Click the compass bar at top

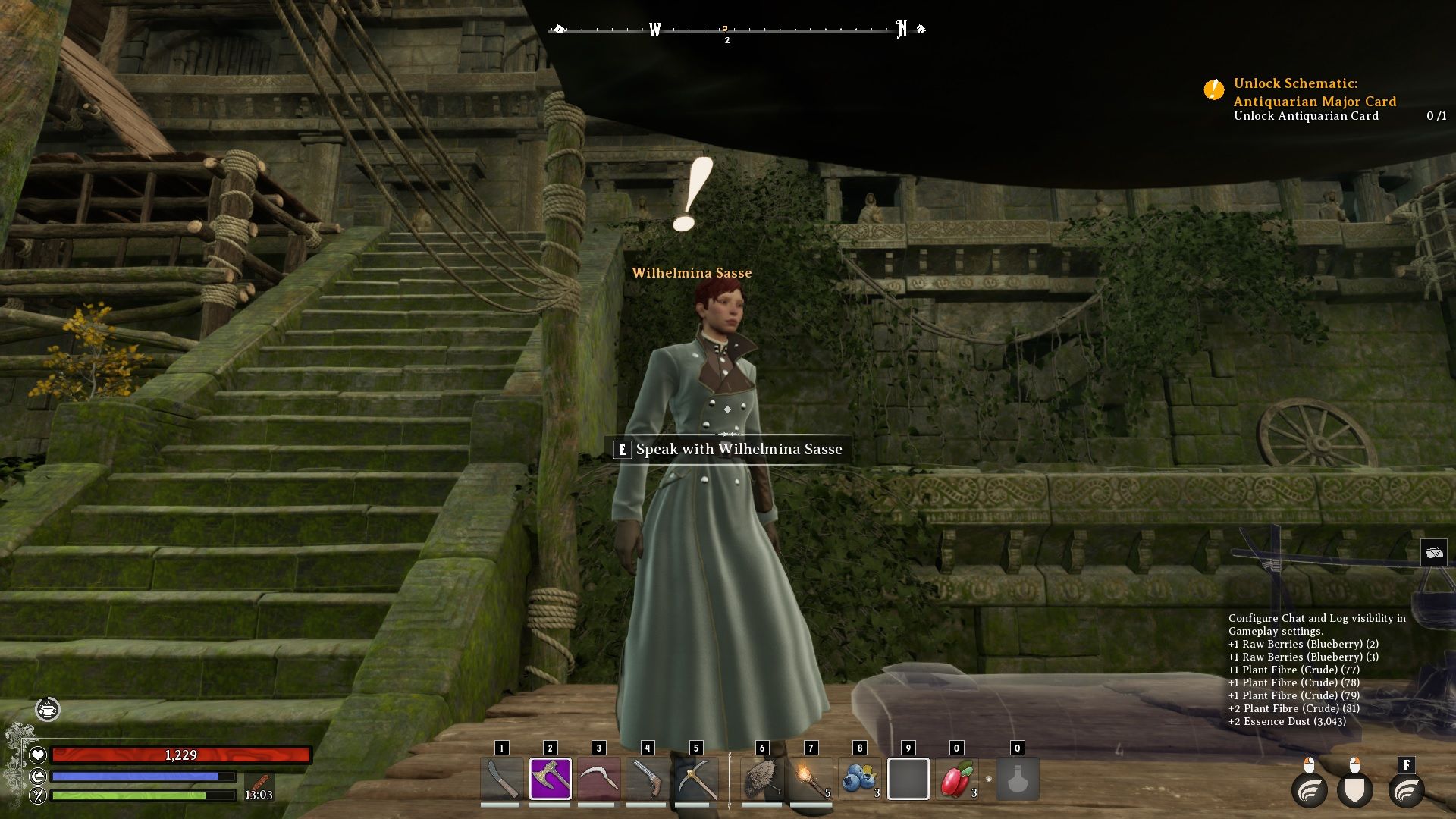point(726,30)
